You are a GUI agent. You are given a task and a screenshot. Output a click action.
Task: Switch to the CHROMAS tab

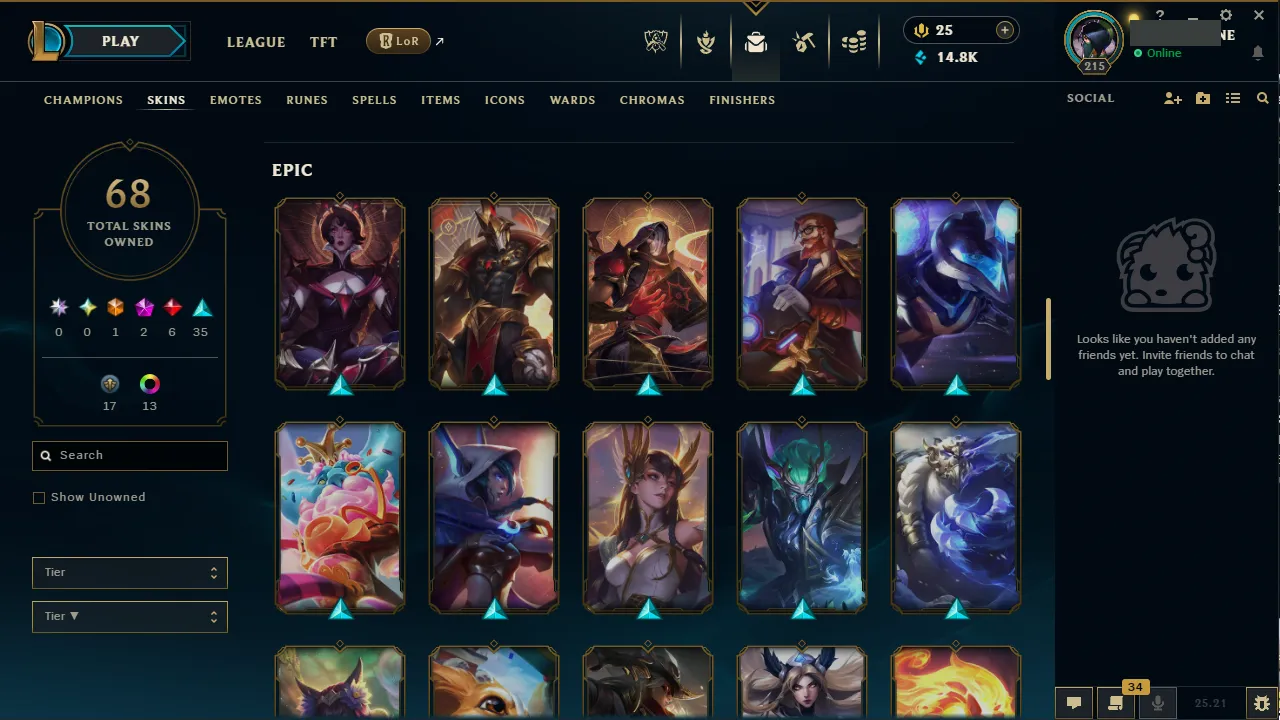pyautogui.click(x=652, y=100)
